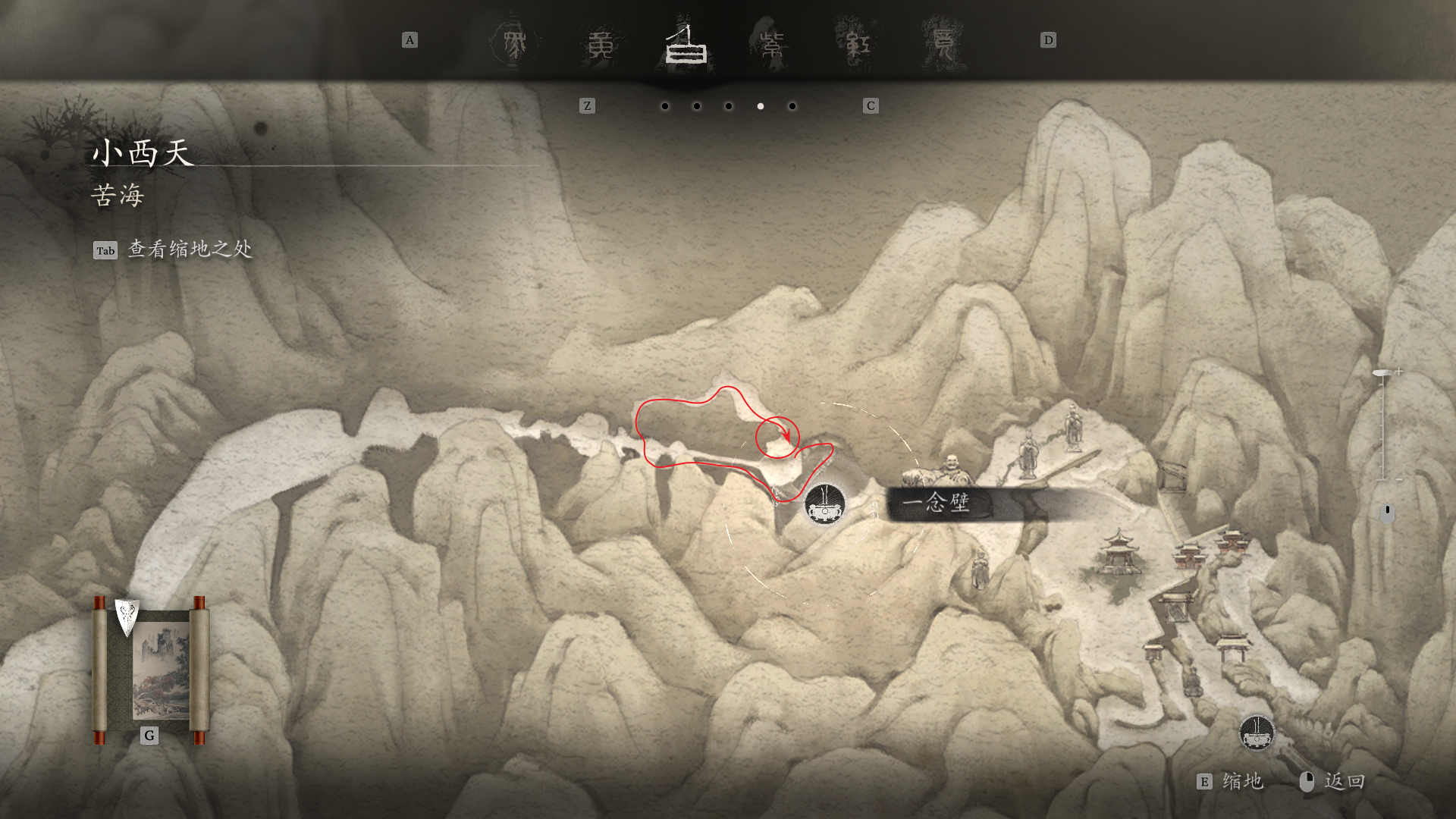This screenshot has height=819, width=1456.
Task: Switch to the 黑 (black) chapter tab
Action: tap(515, 44)
